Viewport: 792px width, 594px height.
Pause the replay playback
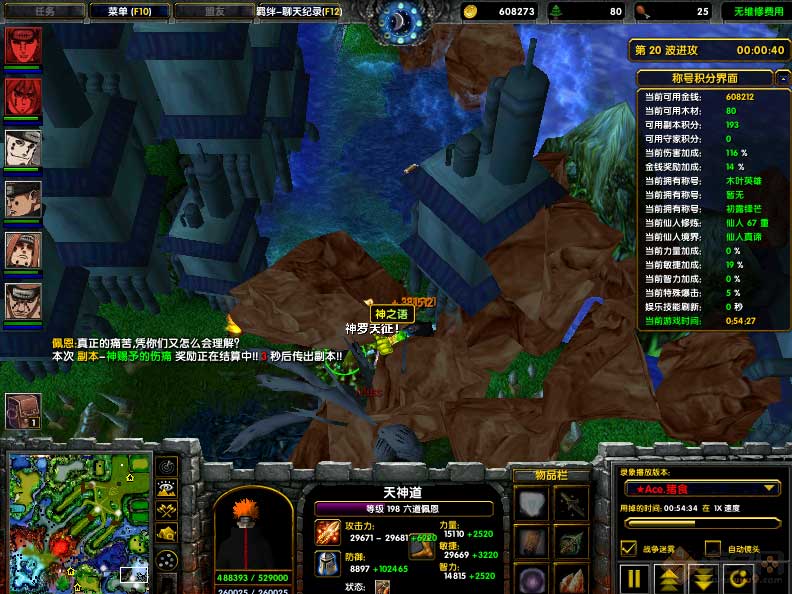634,578
